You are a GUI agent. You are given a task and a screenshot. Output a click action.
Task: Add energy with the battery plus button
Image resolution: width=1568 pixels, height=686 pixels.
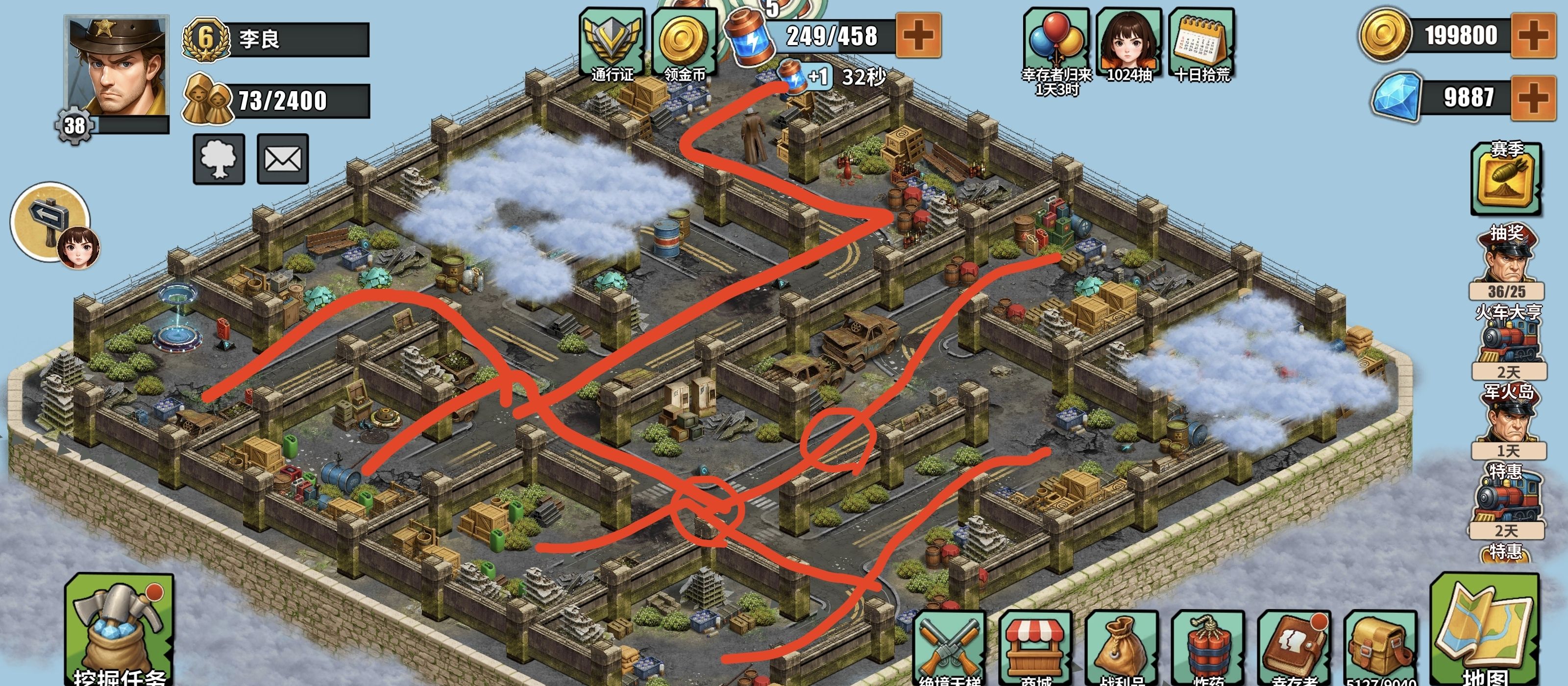point(918,35)
